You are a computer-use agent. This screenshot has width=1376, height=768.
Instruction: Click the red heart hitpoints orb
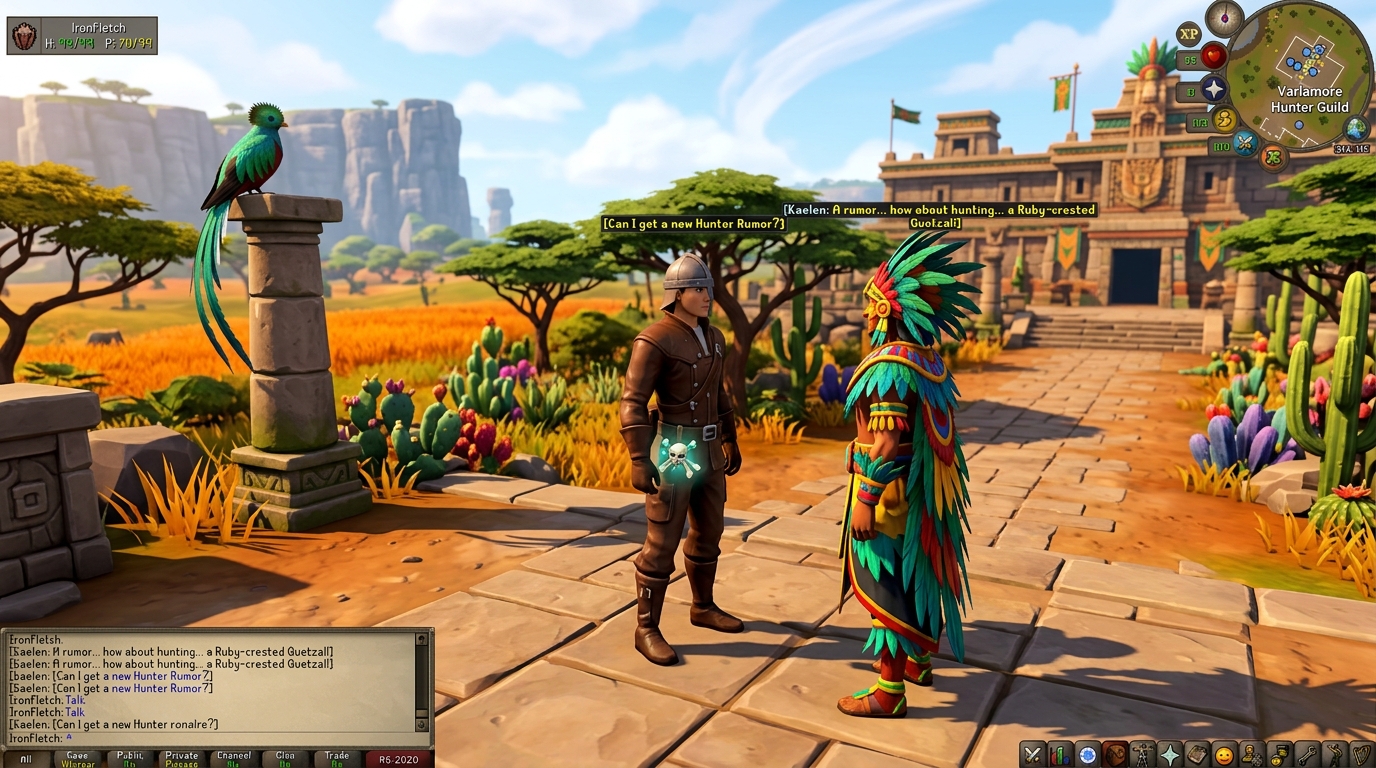tap(1214, 56)
